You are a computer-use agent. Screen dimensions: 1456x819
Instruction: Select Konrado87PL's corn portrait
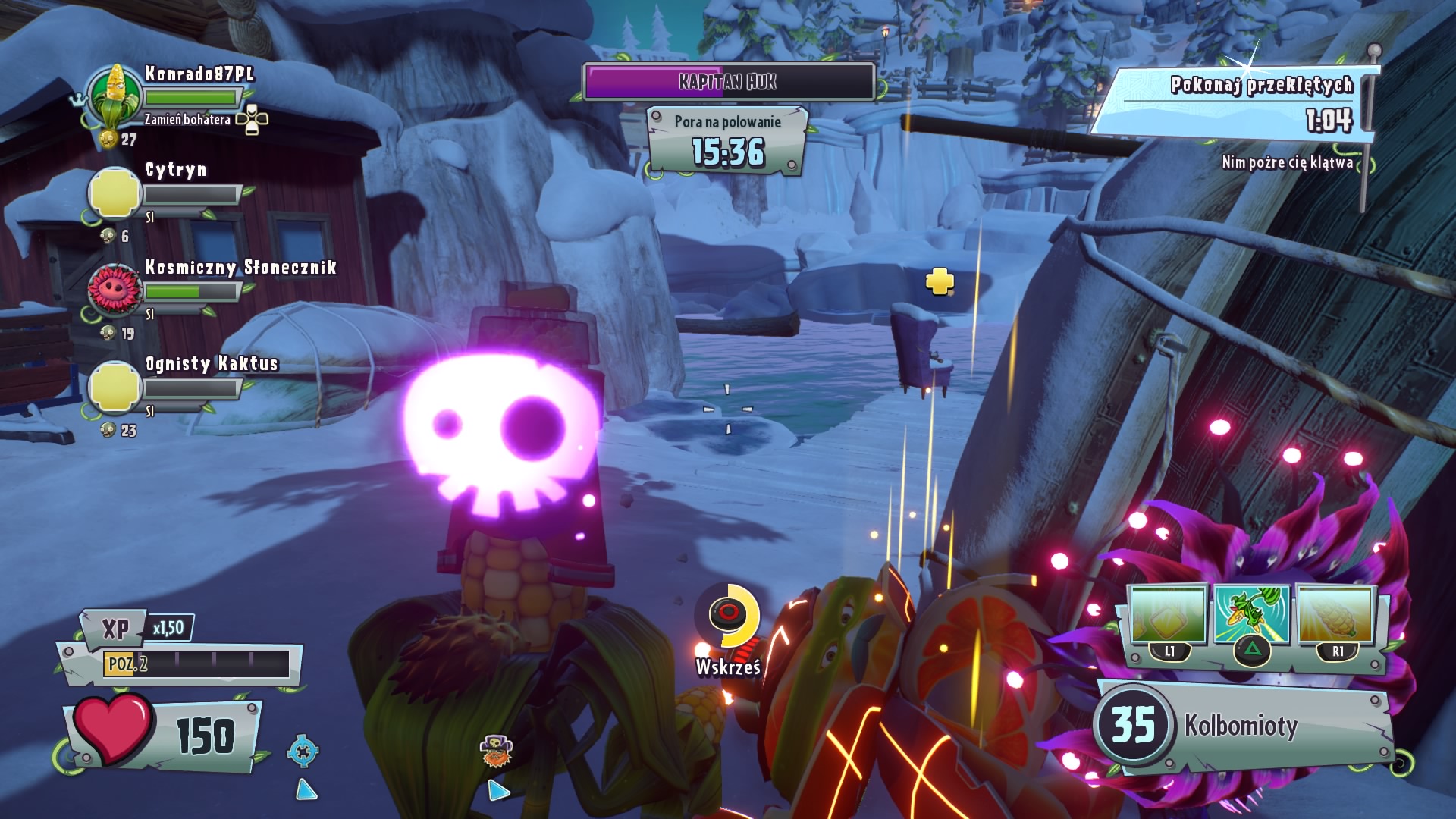click(115, 96)
